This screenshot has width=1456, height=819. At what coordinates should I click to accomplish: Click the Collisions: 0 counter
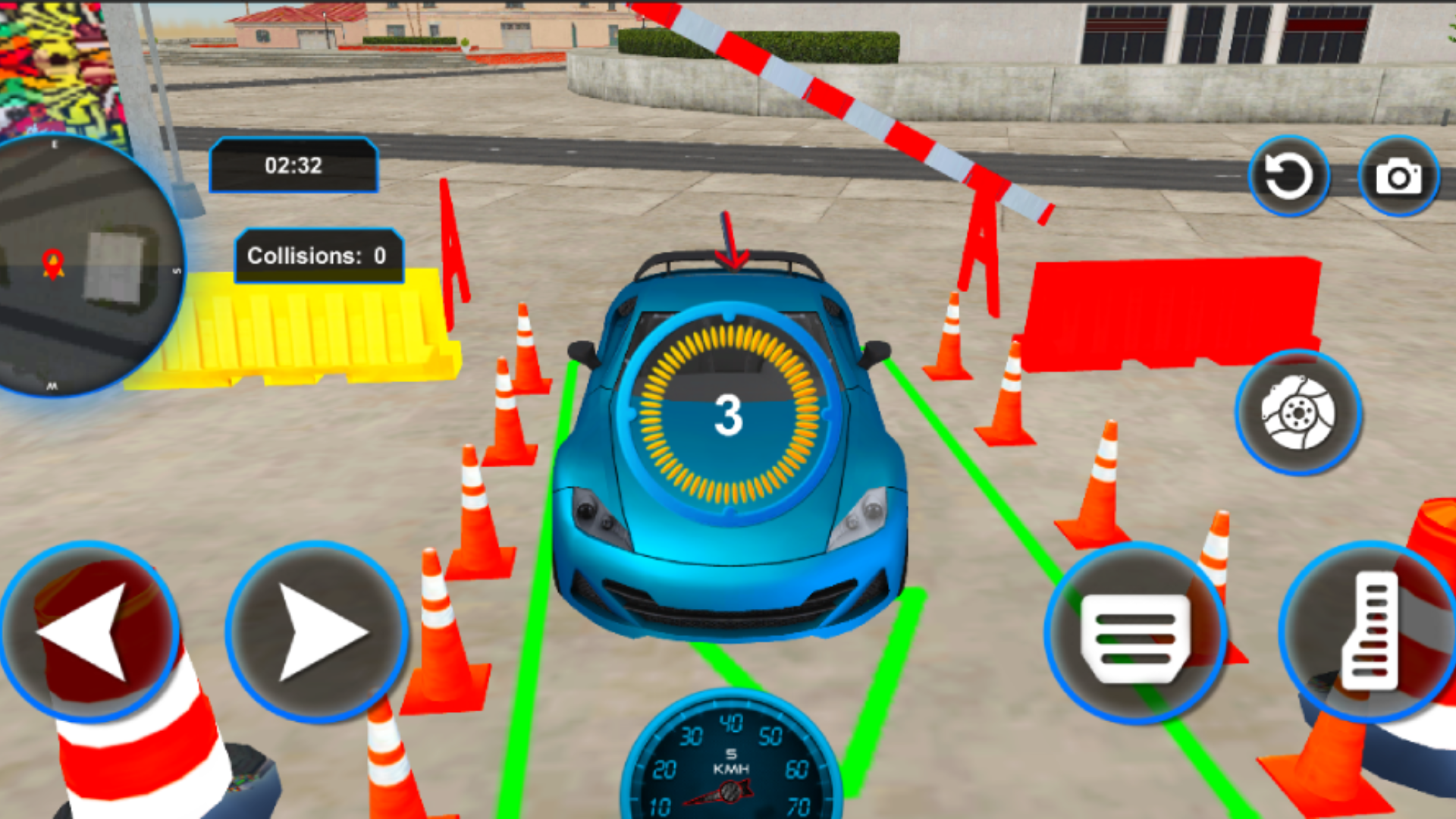tap(318, 256)
